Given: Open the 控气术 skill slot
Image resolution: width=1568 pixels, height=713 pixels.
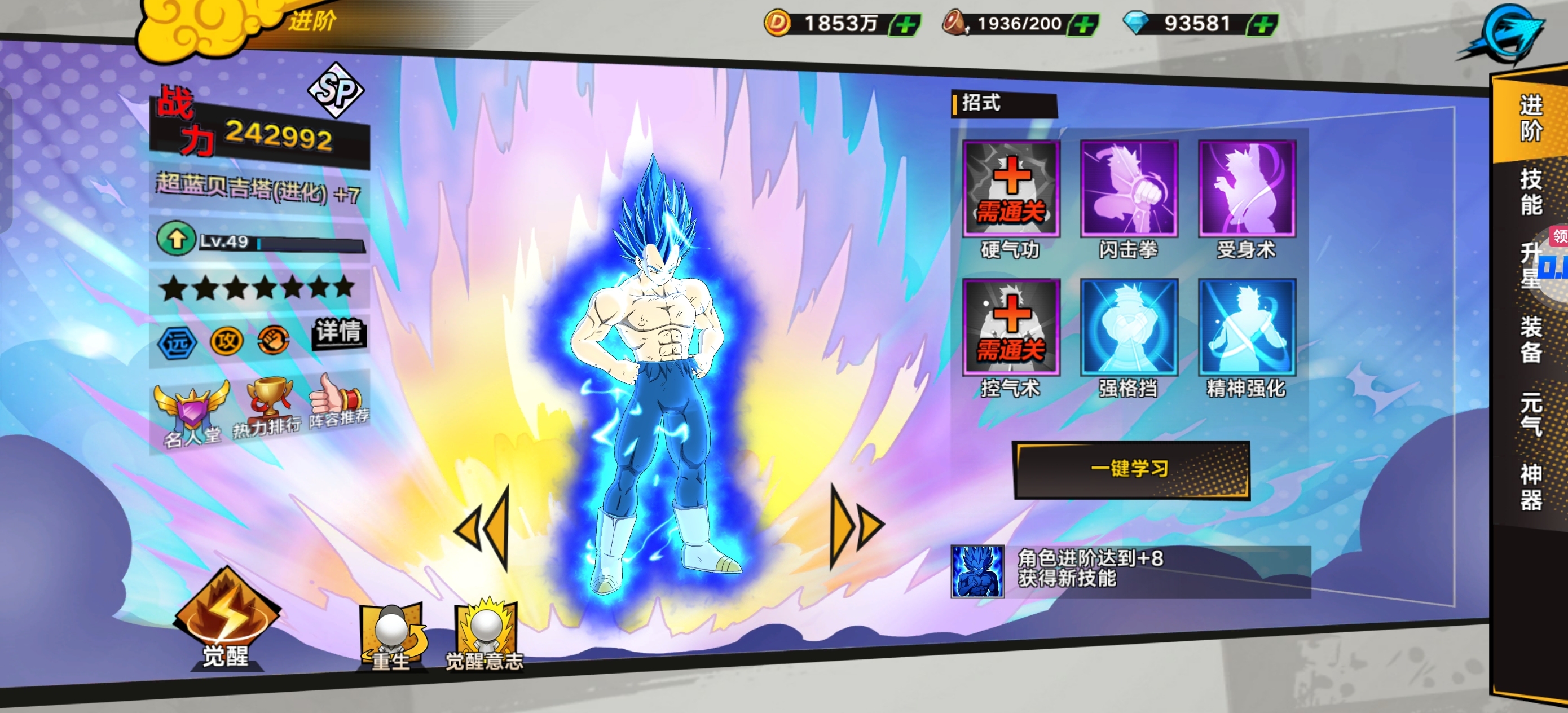Looking at the screenshot, I should [x=1011, y=327].
